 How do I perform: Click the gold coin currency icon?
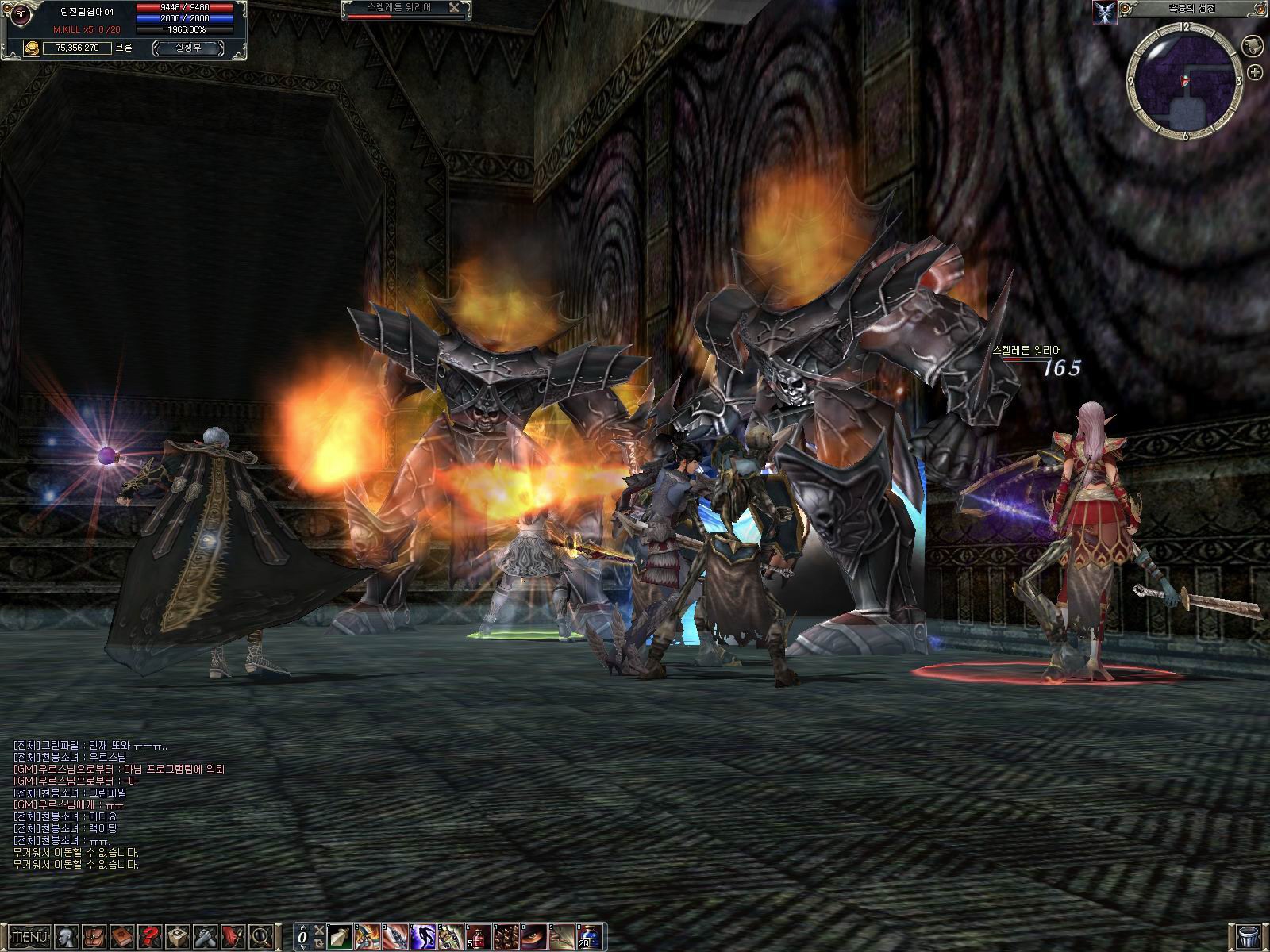[31, 48]
